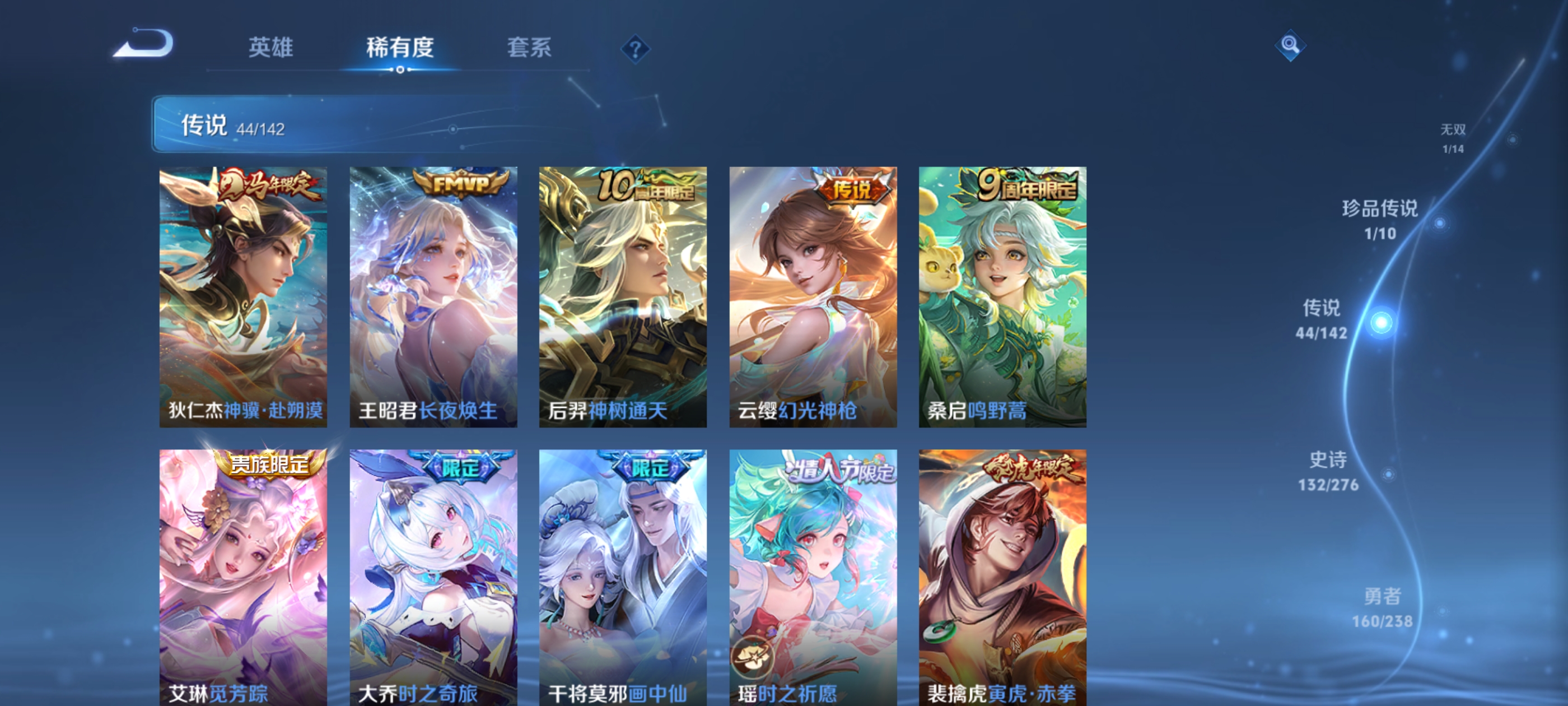
Task: Switch to the 套系 tab
Action: (x=529, y=49)
